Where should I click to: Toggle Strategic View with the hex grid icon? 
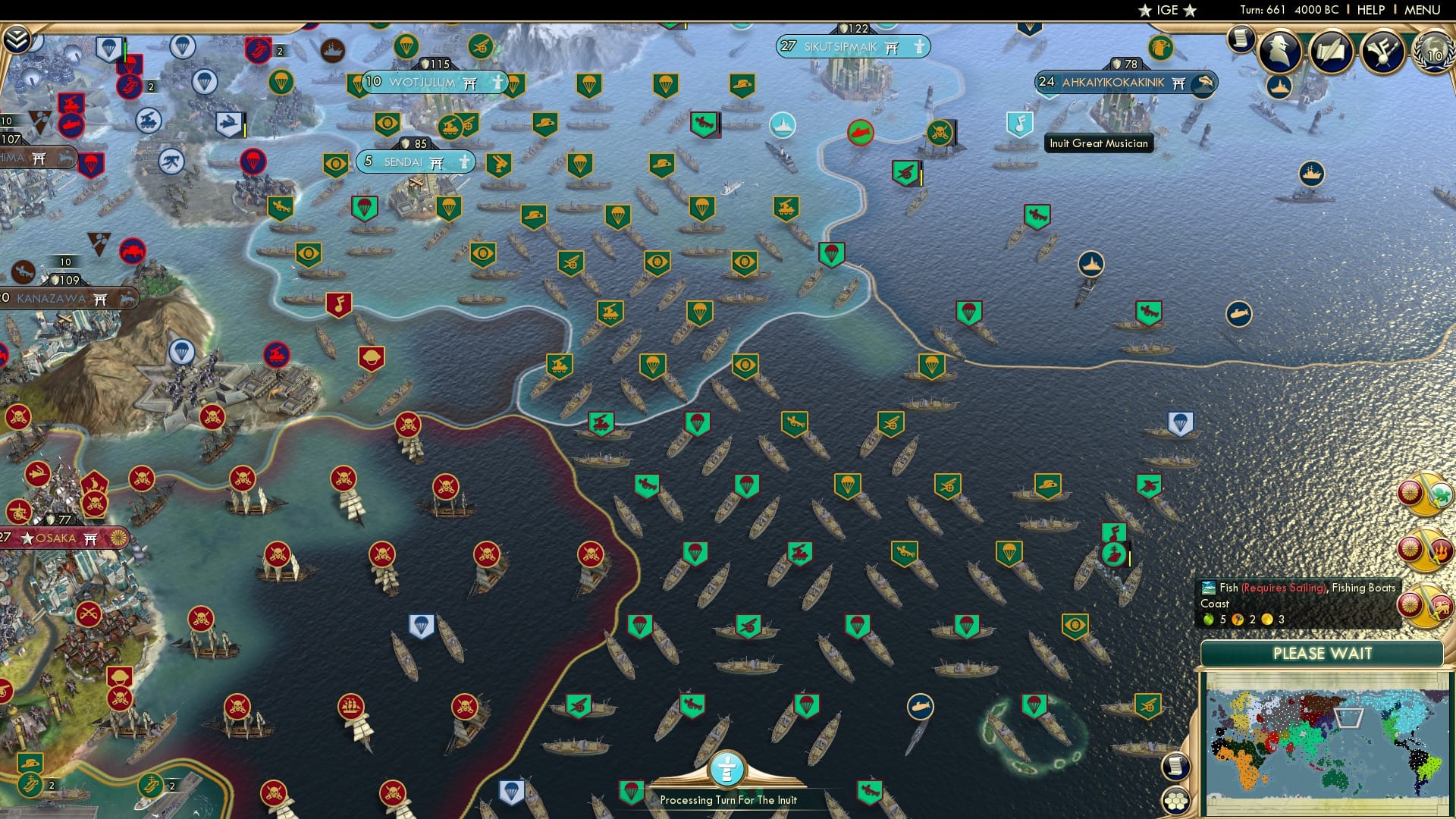pos(1176,801)
